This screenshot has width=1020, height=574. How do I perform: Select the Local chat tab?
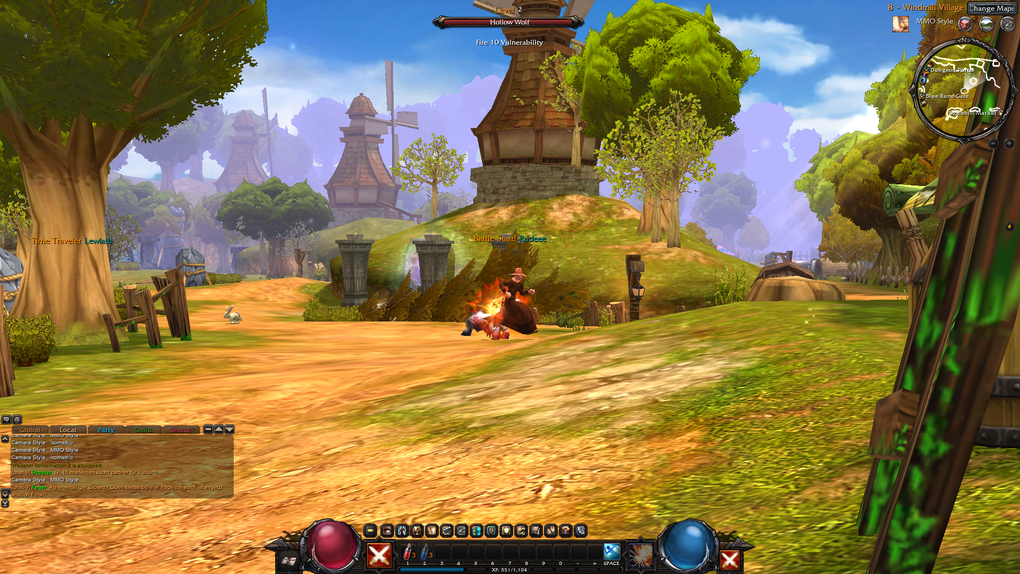pos(67,429)
